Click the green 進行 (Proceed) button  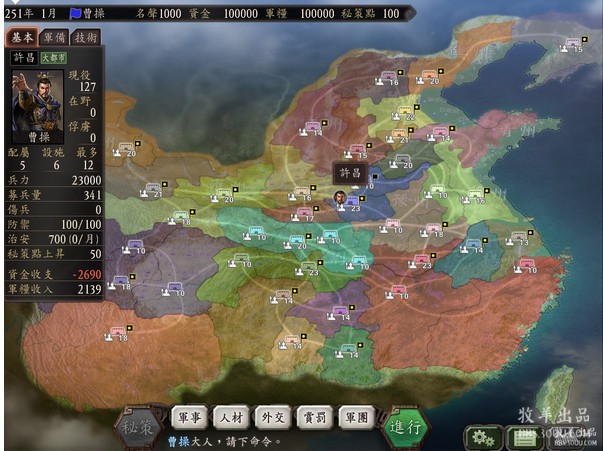click(408, 426)
